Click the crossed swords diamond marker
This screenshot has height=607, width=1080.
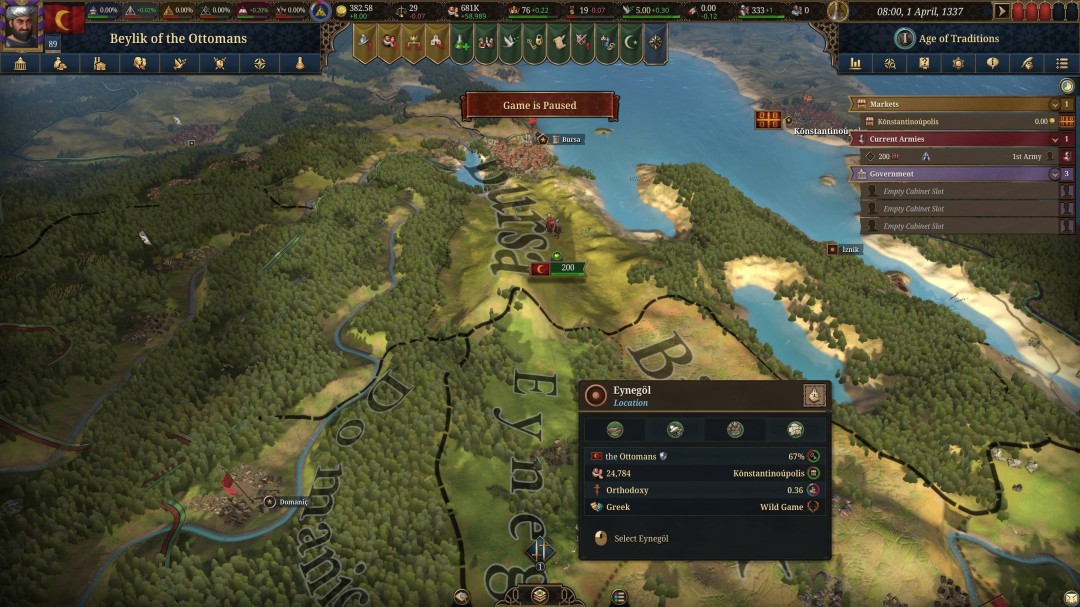(540, 550)
